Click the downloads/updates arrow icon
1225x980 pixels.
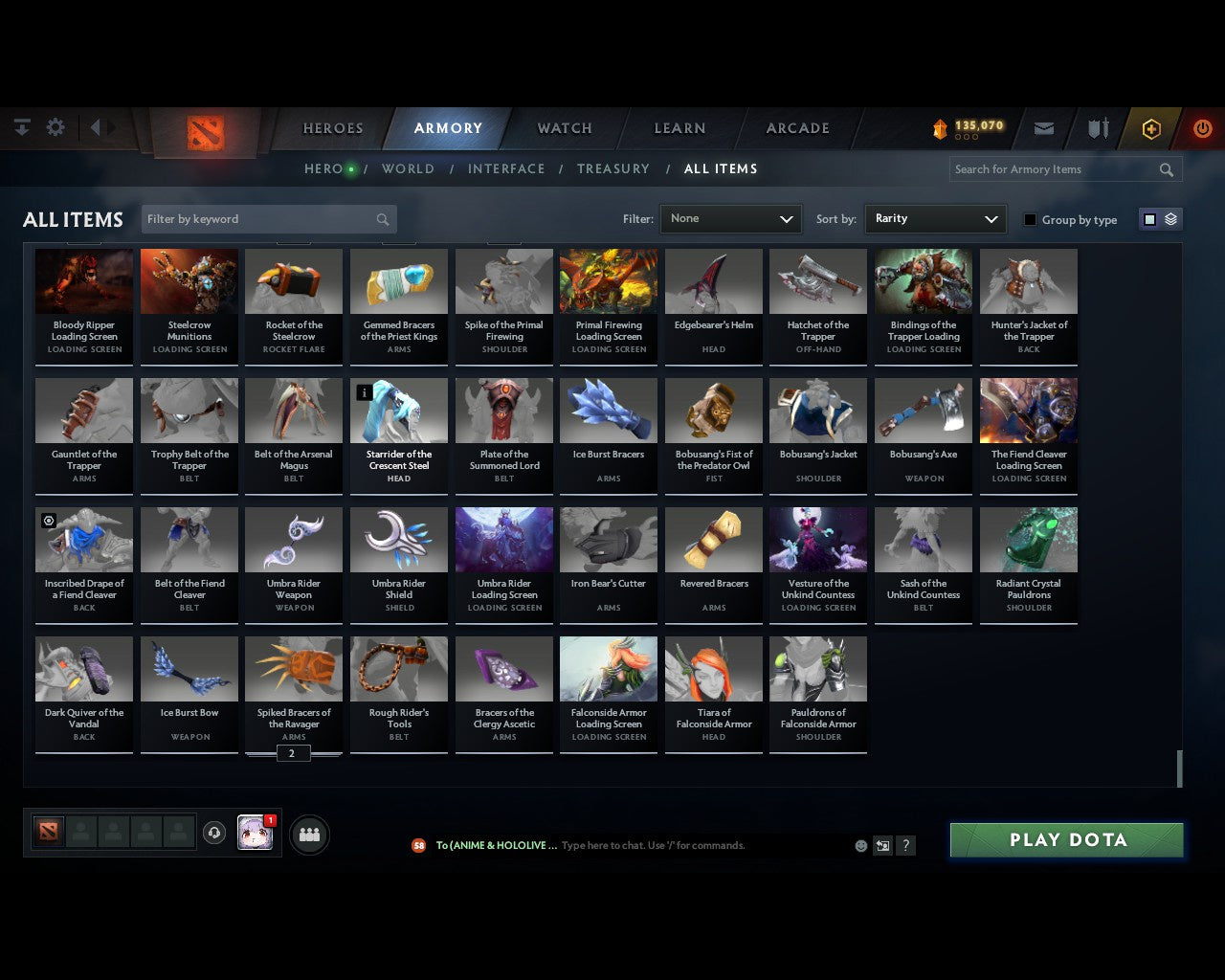coord(21,126)
